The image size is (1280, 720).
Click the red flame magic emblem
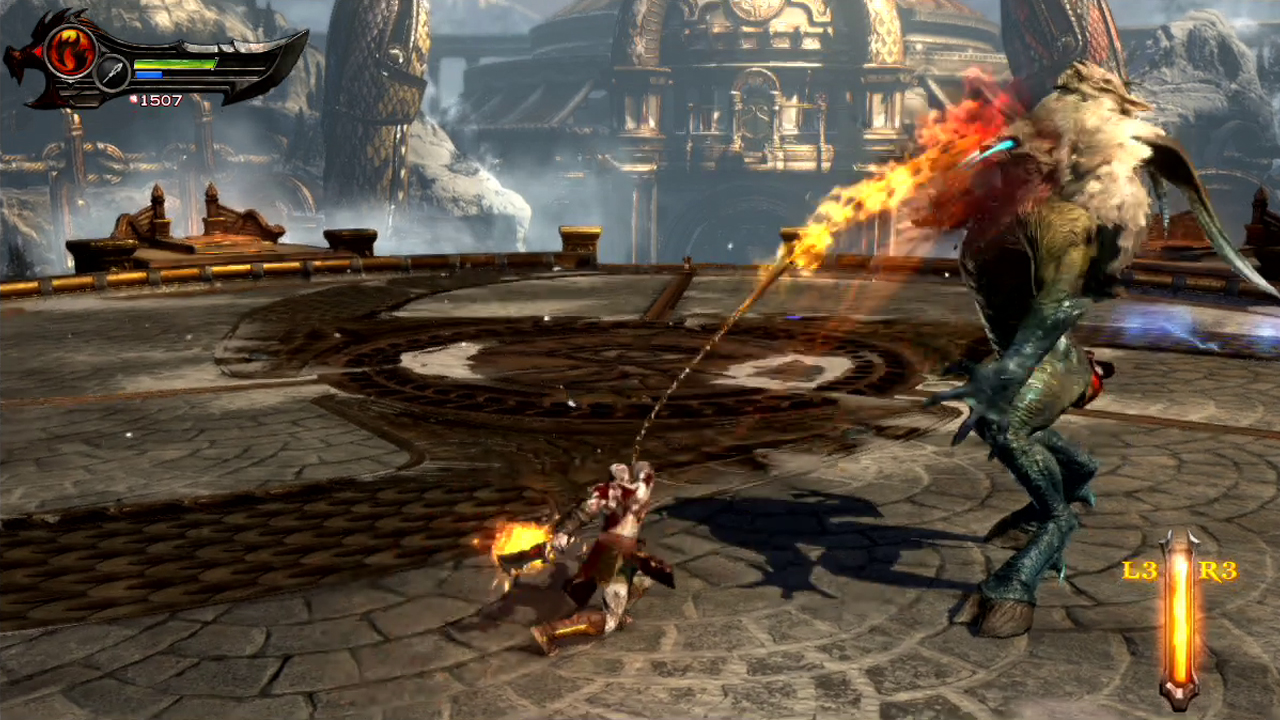point(70,50)
